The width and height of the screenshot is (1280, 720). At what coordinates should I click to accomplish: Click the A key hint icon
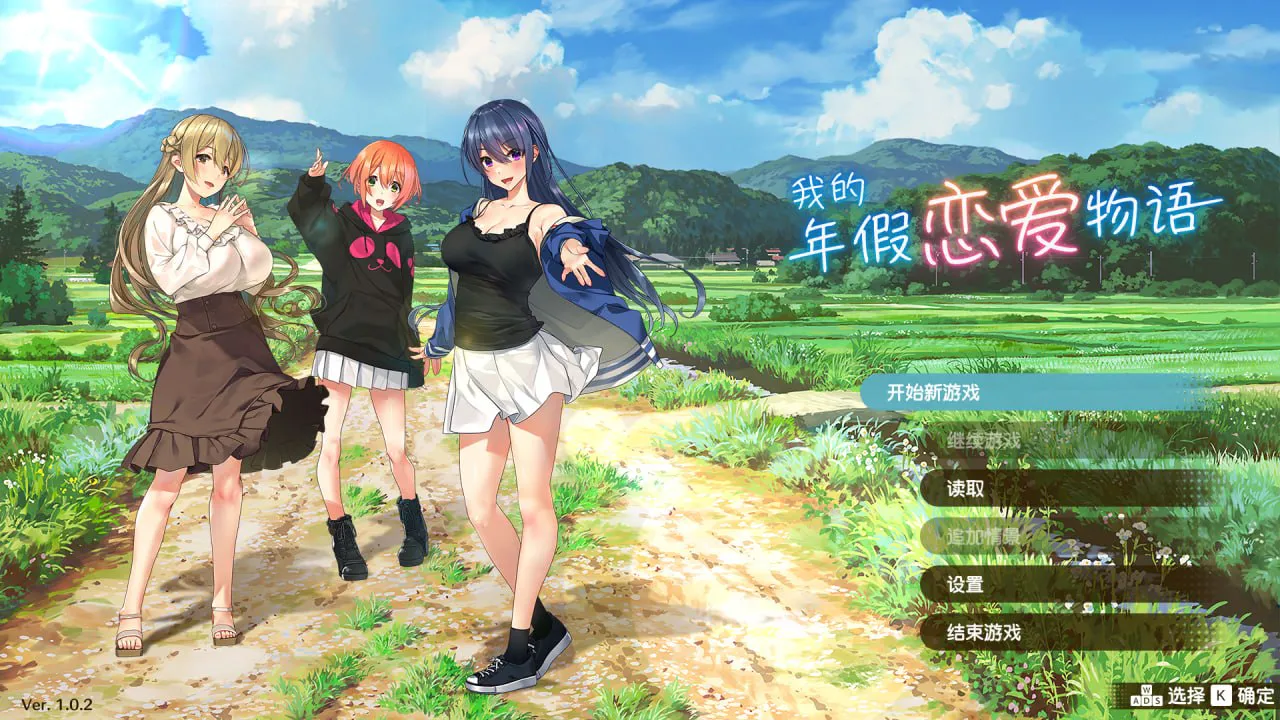point(1134,700)
